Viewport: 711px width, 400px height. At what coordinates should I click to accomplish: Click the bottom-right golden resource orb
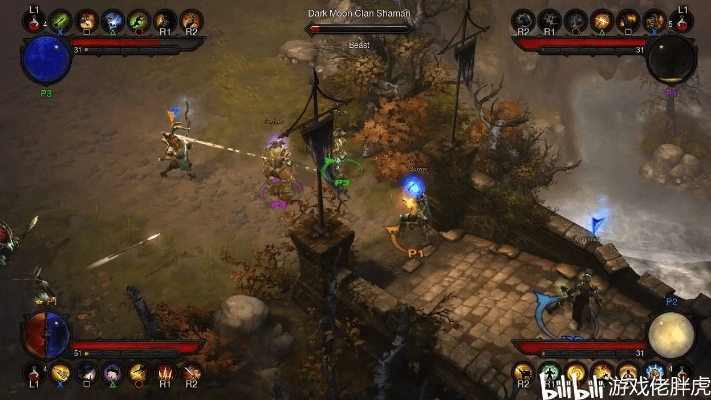[669, 335]
